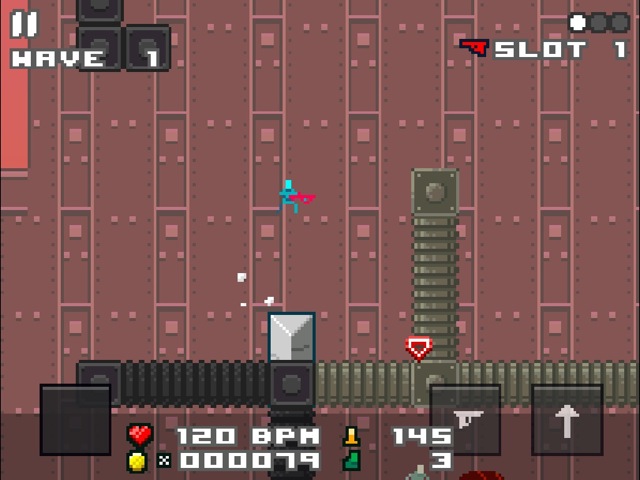Pause the game with the pause icon

[24, 24]
